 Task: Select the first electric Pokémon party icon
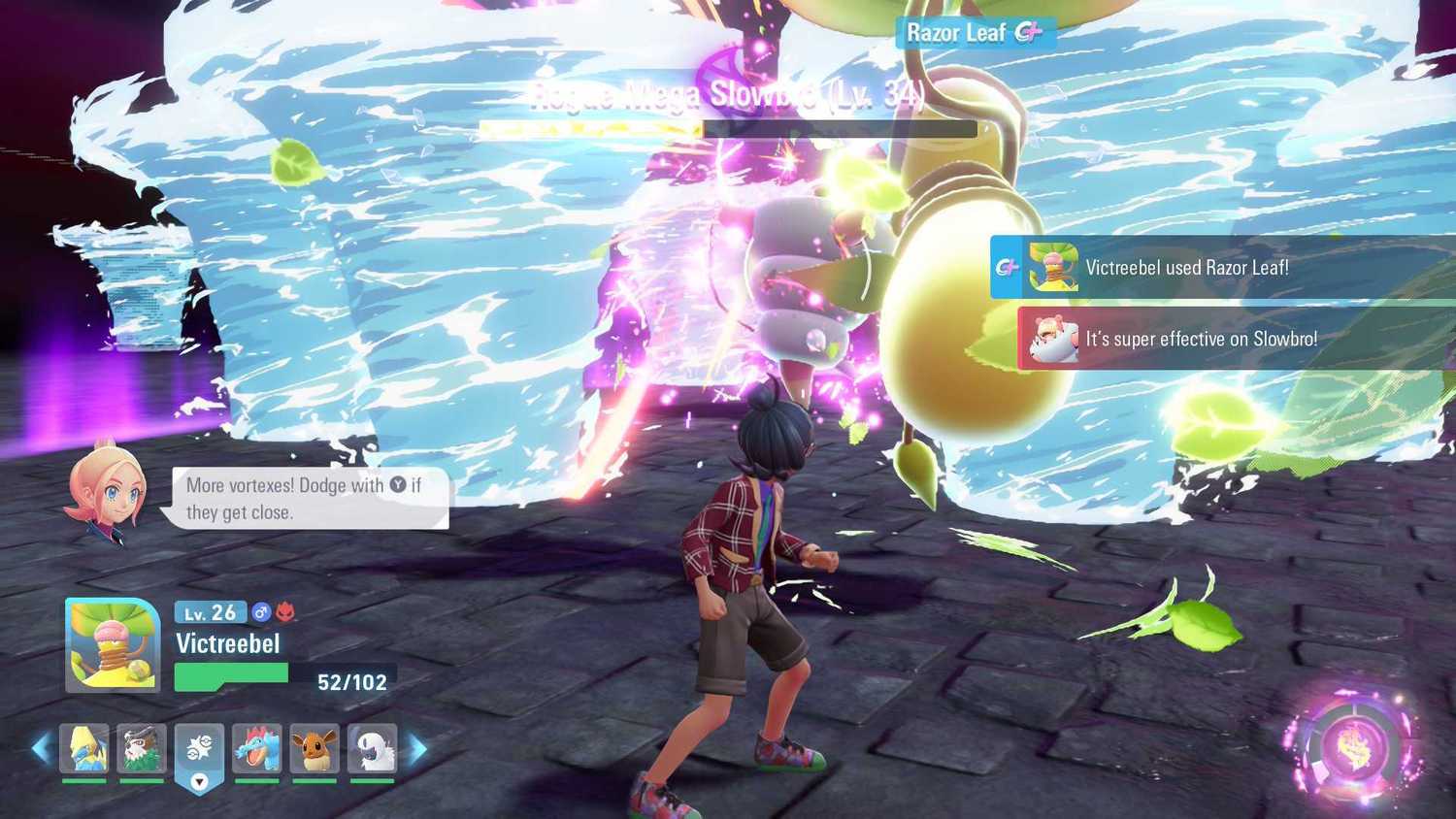click(85, 747)
